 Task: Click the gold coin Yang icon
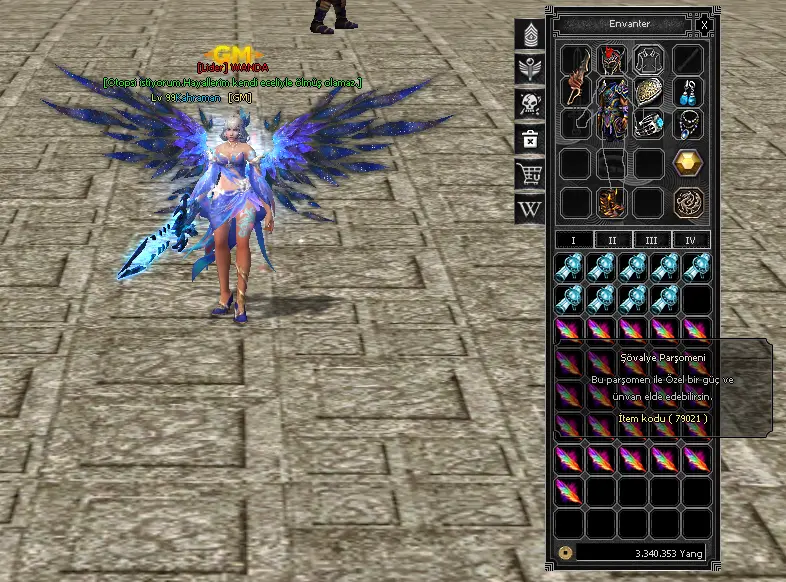point(565,551)
